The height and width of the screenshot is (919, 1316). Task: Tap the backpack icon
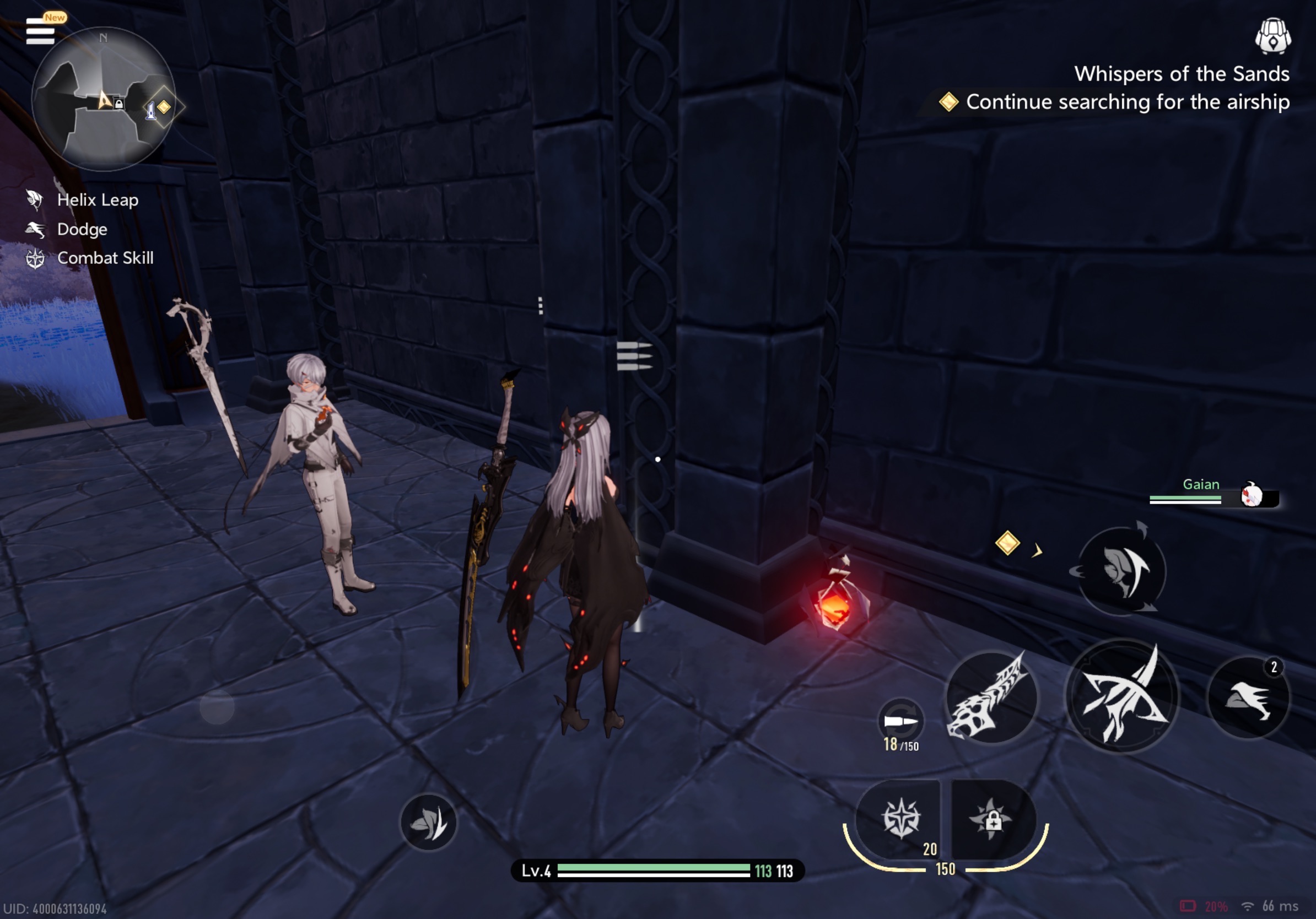[1272, 35]
